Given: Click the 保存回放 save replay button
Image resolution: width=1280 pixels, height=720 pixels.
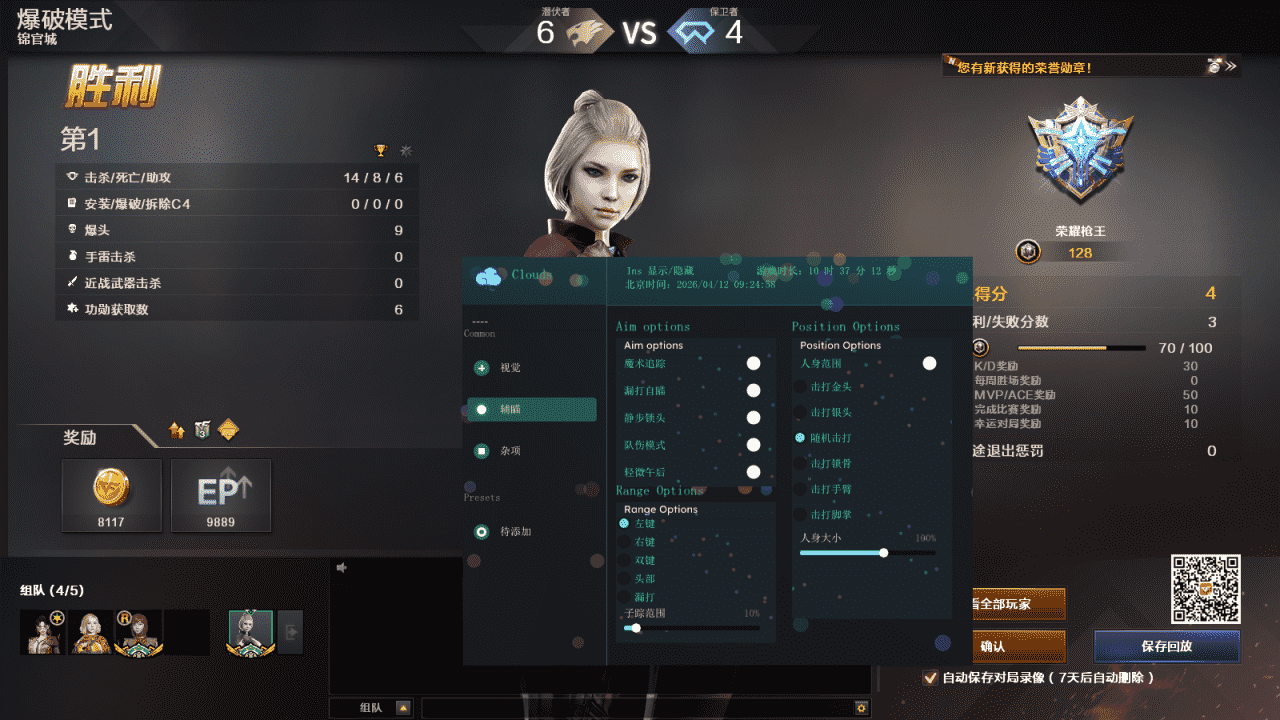Looking at the screenshot, I should click(1166, 647).
